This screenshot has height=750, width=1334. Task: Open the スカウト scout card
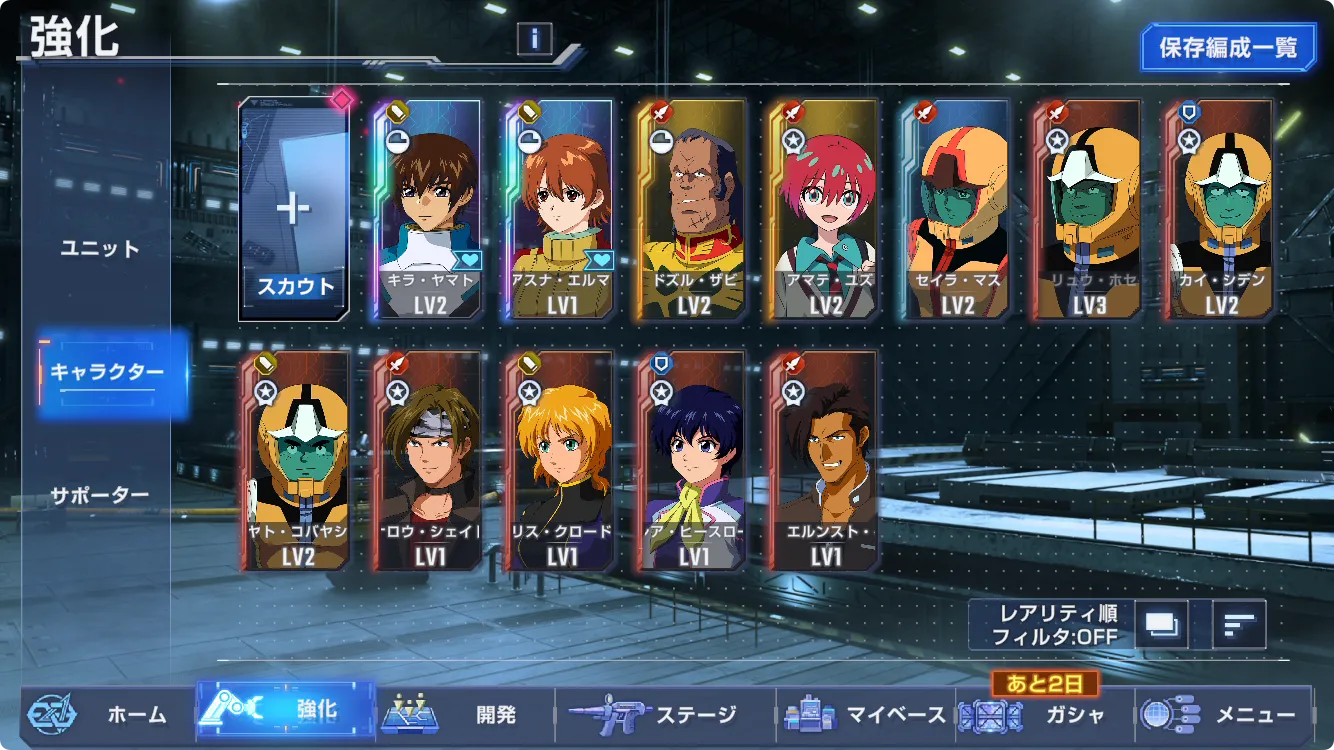295,210
